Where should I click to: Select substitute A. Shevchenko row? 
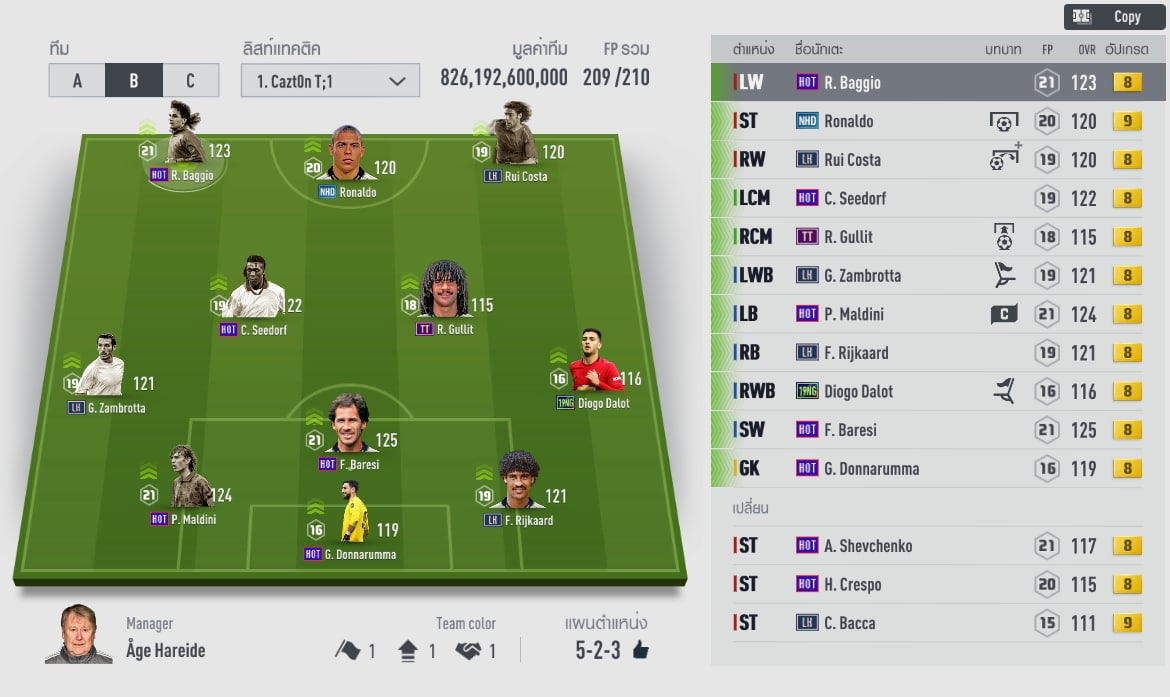[x=938, y=546]
